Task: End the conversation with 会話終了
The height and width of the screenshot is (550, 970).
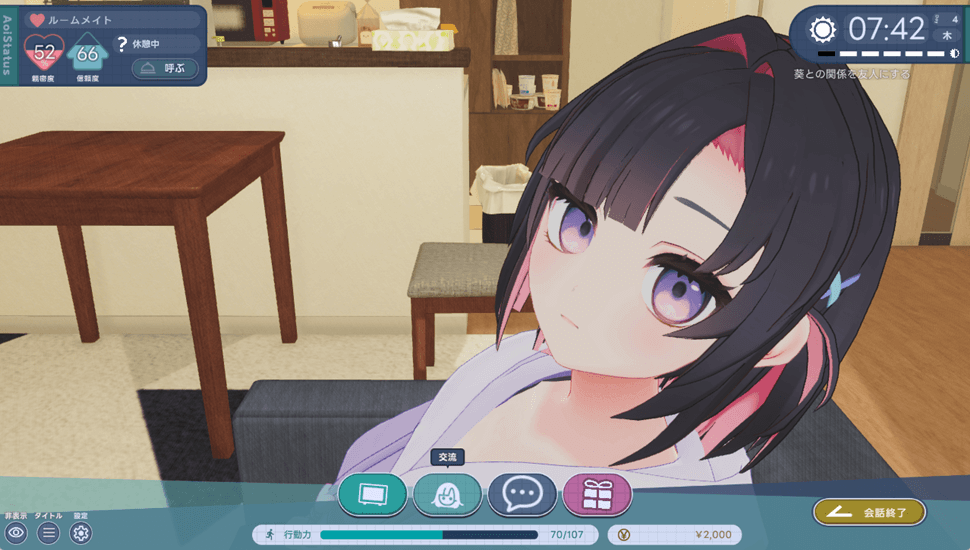Action: [869, 512]
